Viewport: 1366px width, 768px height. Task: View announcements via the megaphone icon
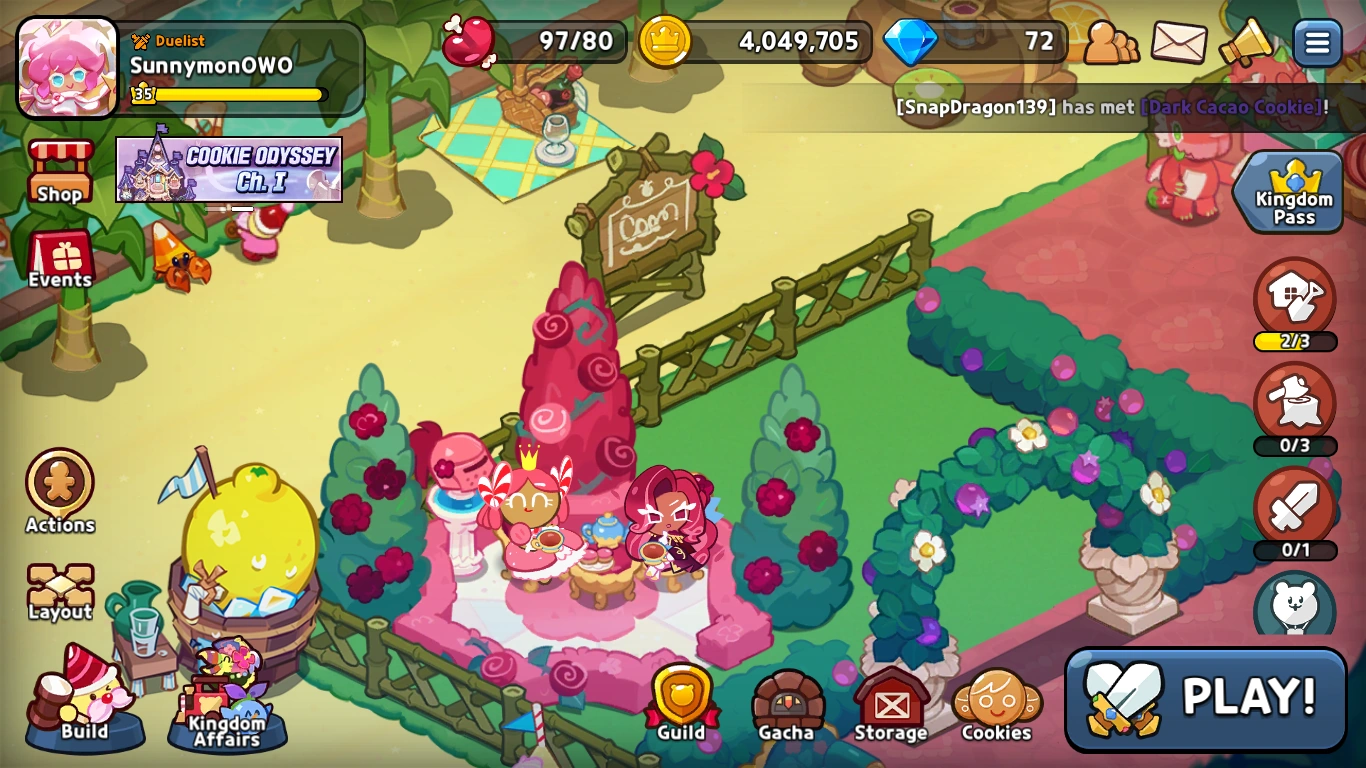point(1247,44)
